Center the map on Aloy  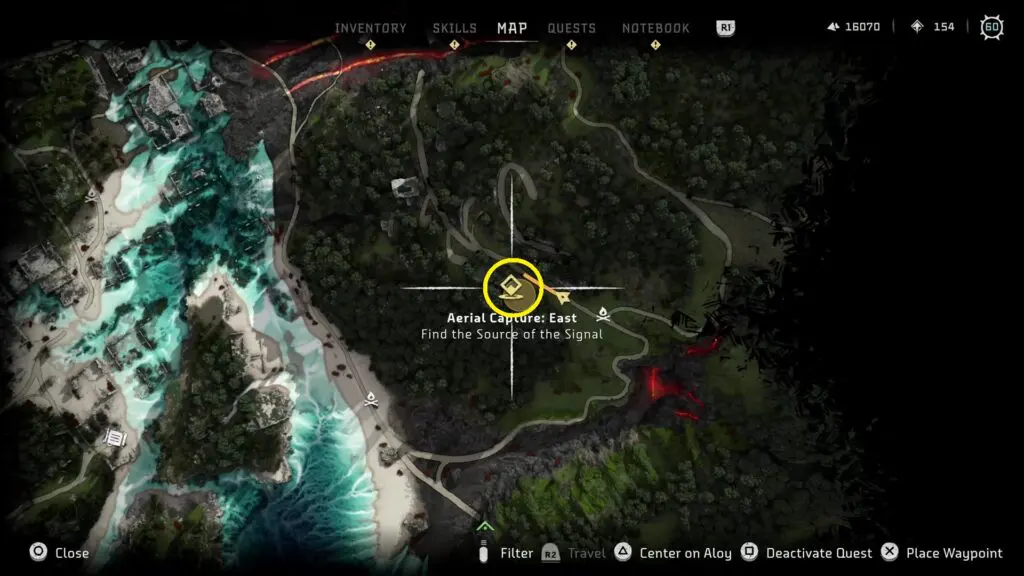[676, 553]
